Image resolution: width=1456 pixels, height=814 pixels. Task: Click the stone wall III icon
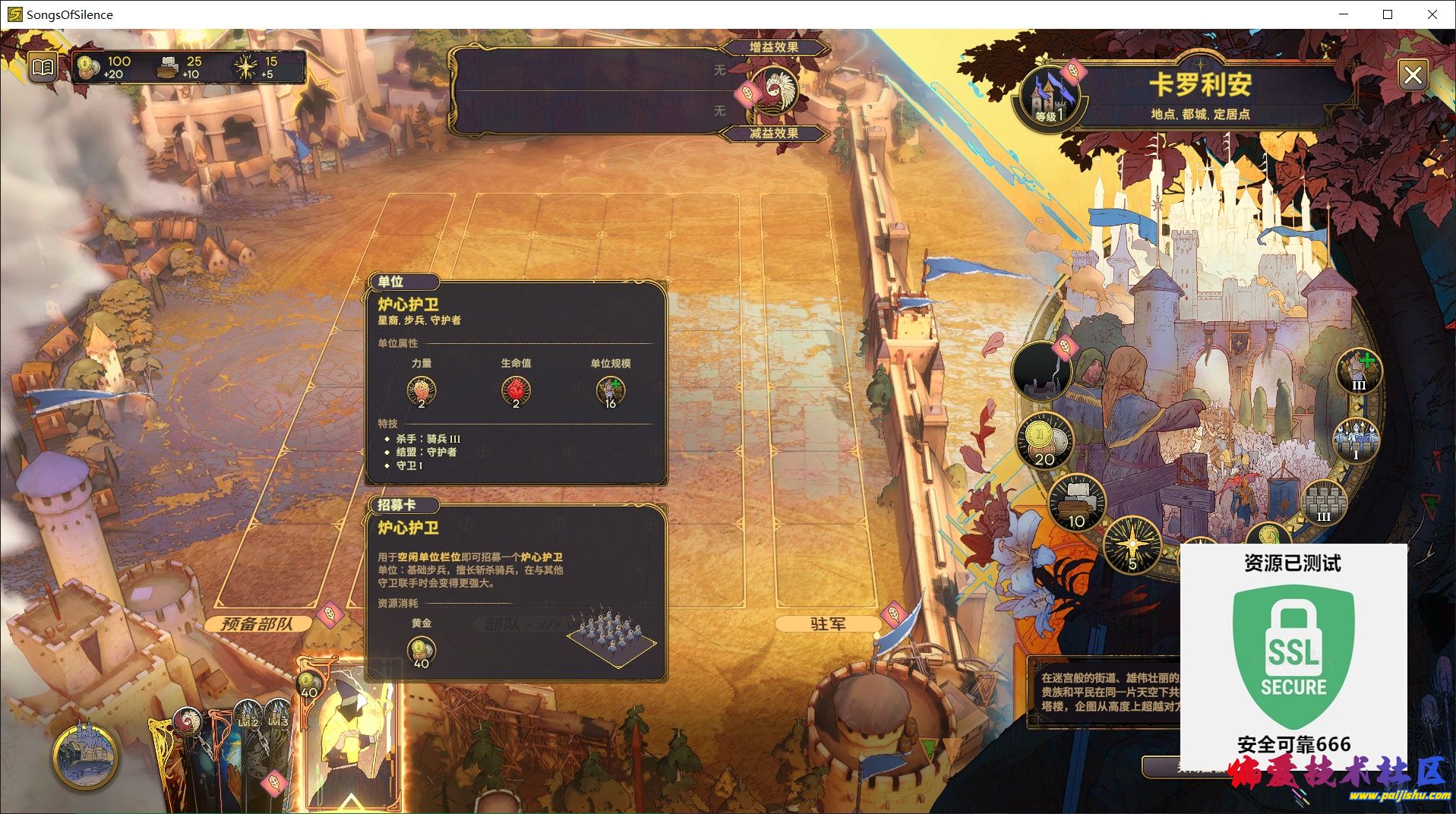click(x=1323, y=502)
